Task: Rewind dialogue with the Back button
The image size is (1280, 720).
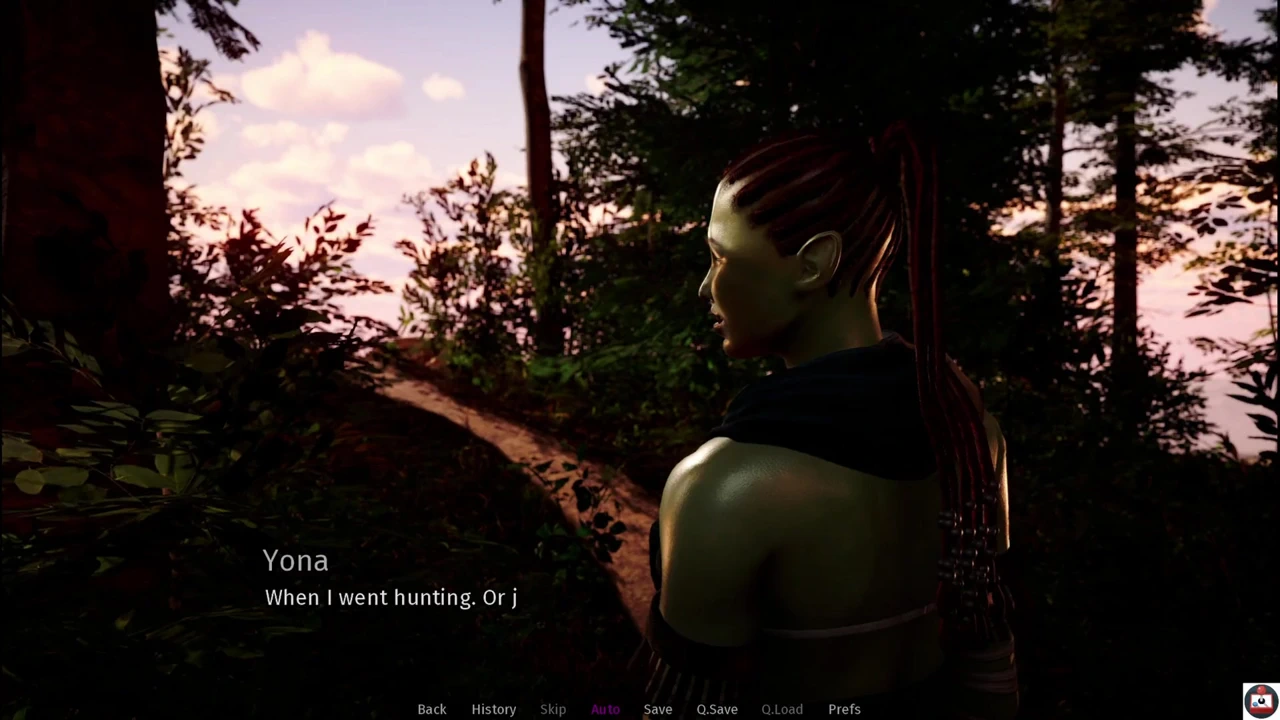Action: pyautogui.click(x=431, y=709)
